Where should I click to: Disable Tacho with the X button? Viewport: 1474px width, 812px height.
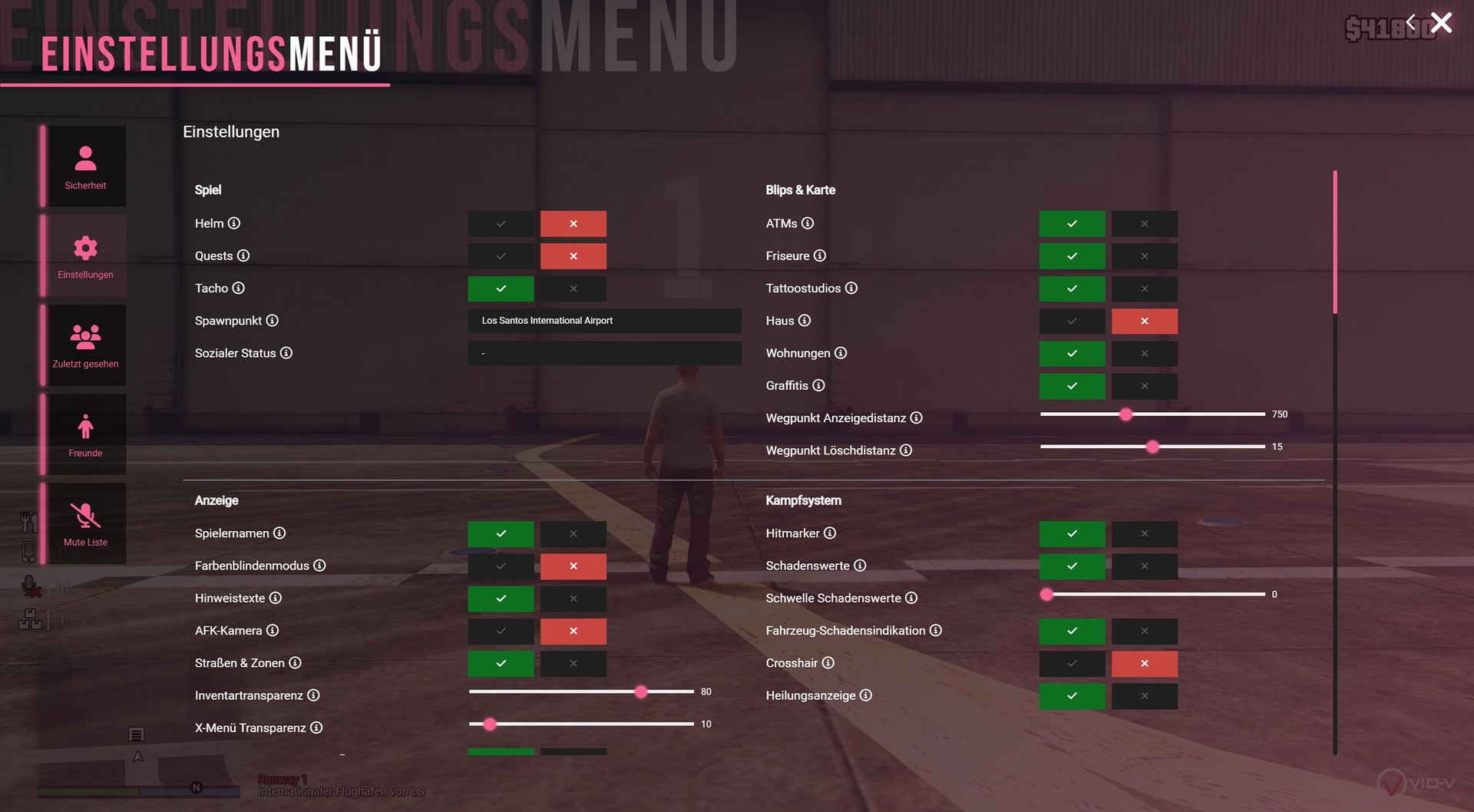tap(573, 289)
